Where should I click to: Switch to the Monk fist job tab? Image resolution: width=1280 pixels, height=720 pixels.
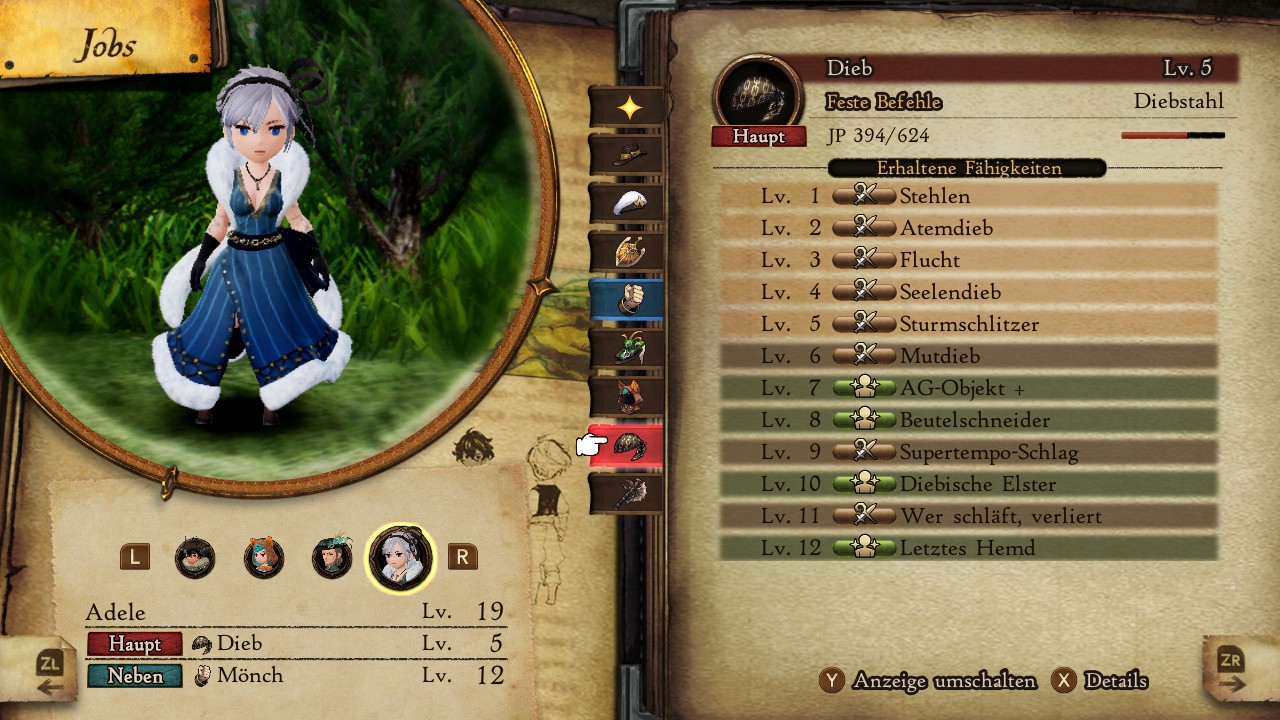[628, 299]
